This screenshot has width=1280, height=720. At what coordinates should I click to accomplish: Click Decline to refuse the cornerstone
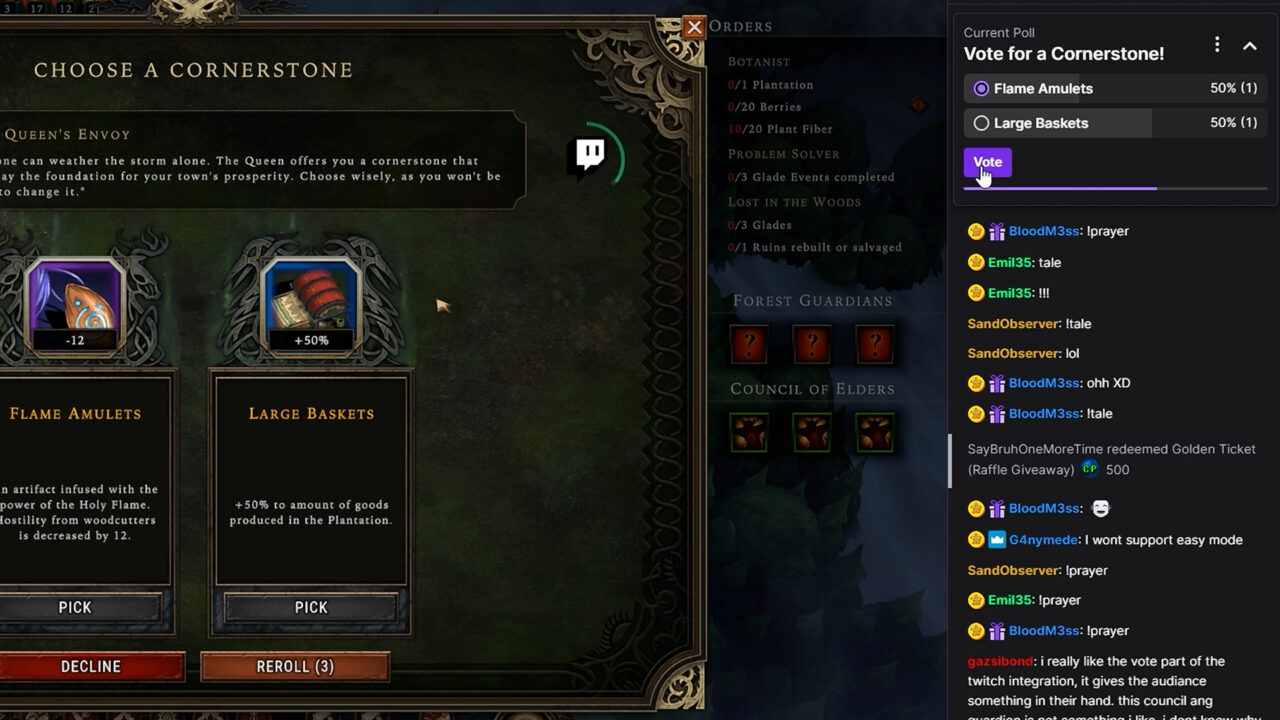point(90,666)
